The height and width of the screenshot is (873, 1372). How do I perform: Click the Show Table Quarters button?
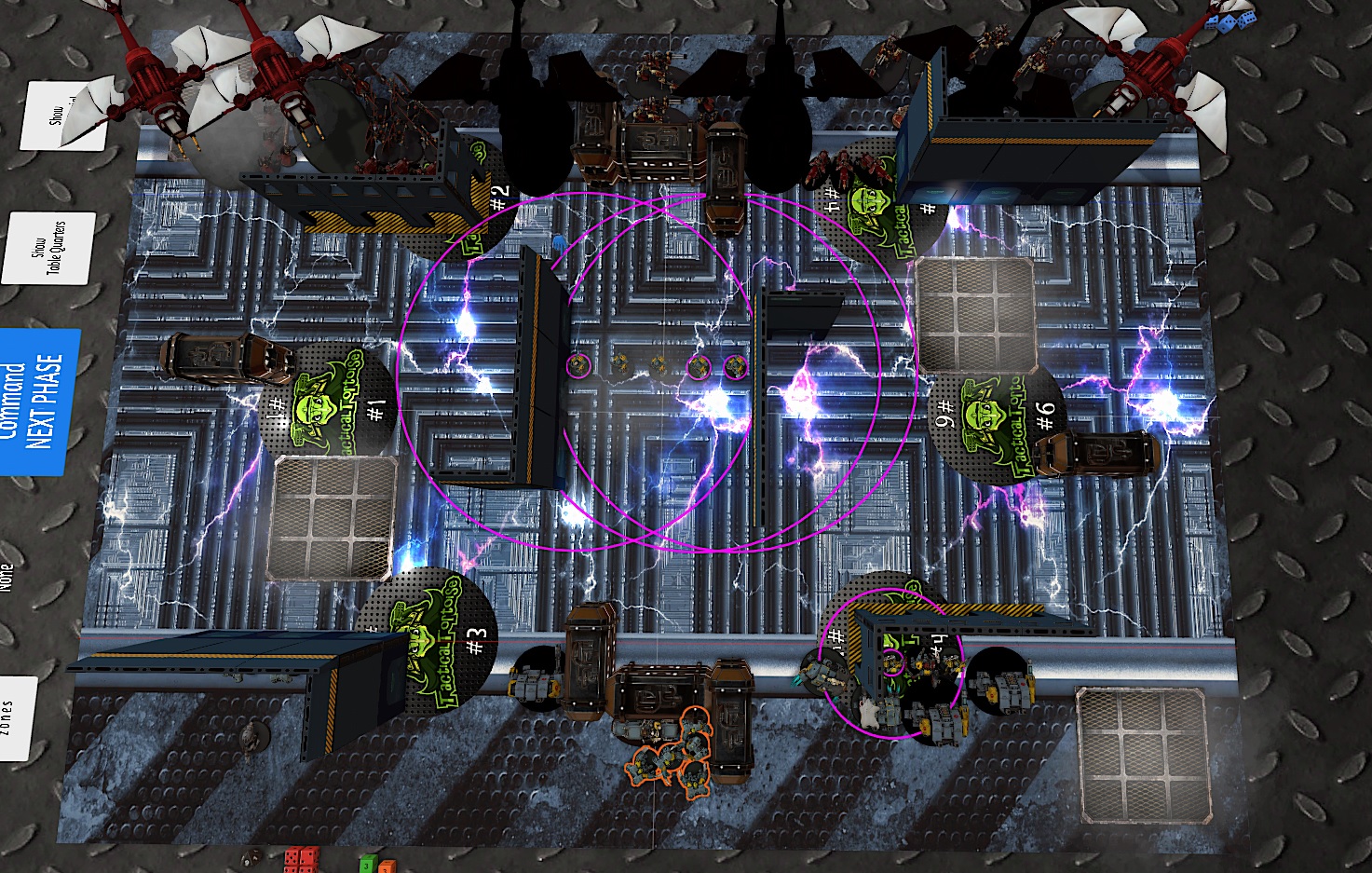50,248
